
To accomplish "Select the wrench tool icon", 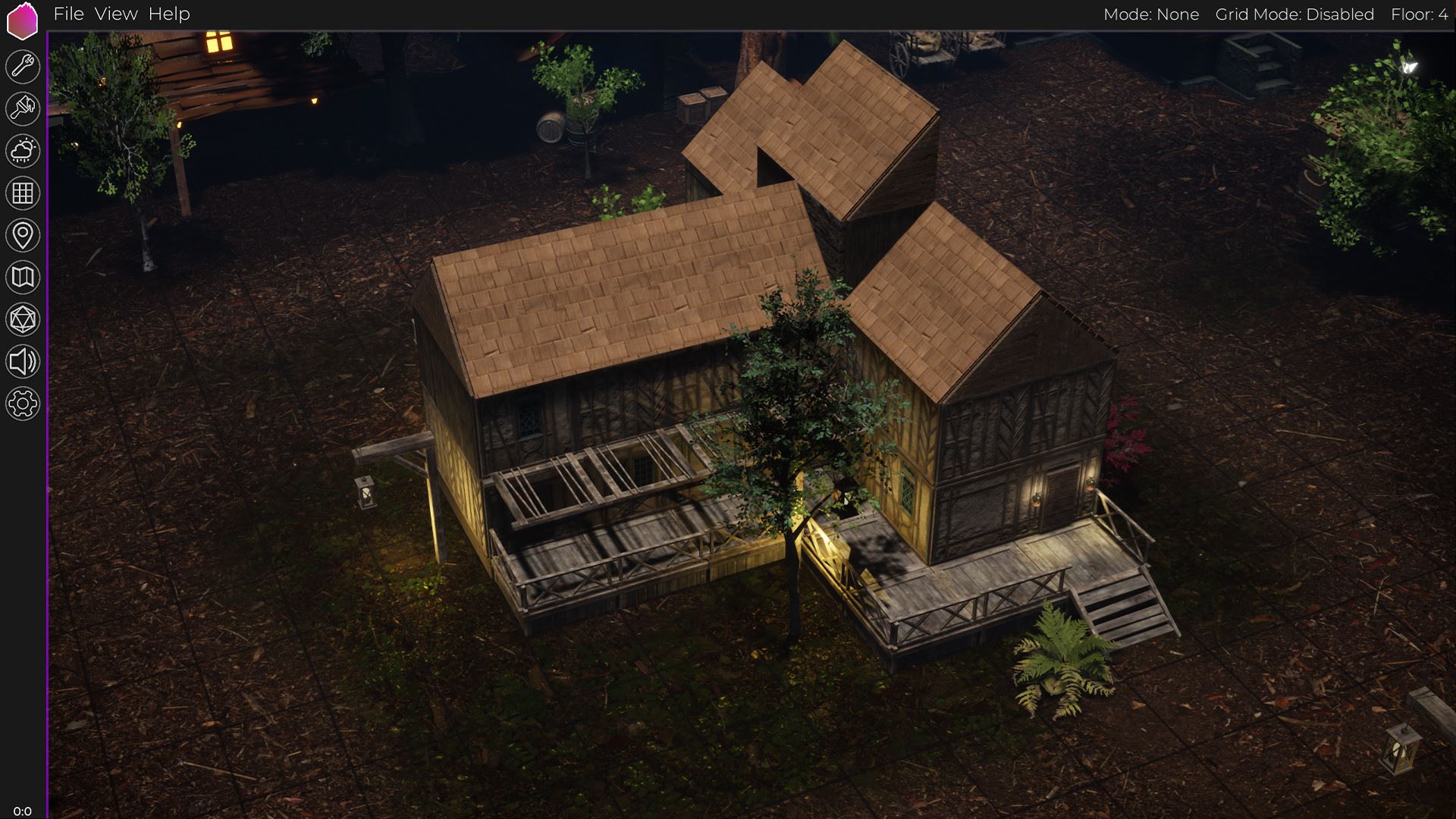I will tap(23, 67).
